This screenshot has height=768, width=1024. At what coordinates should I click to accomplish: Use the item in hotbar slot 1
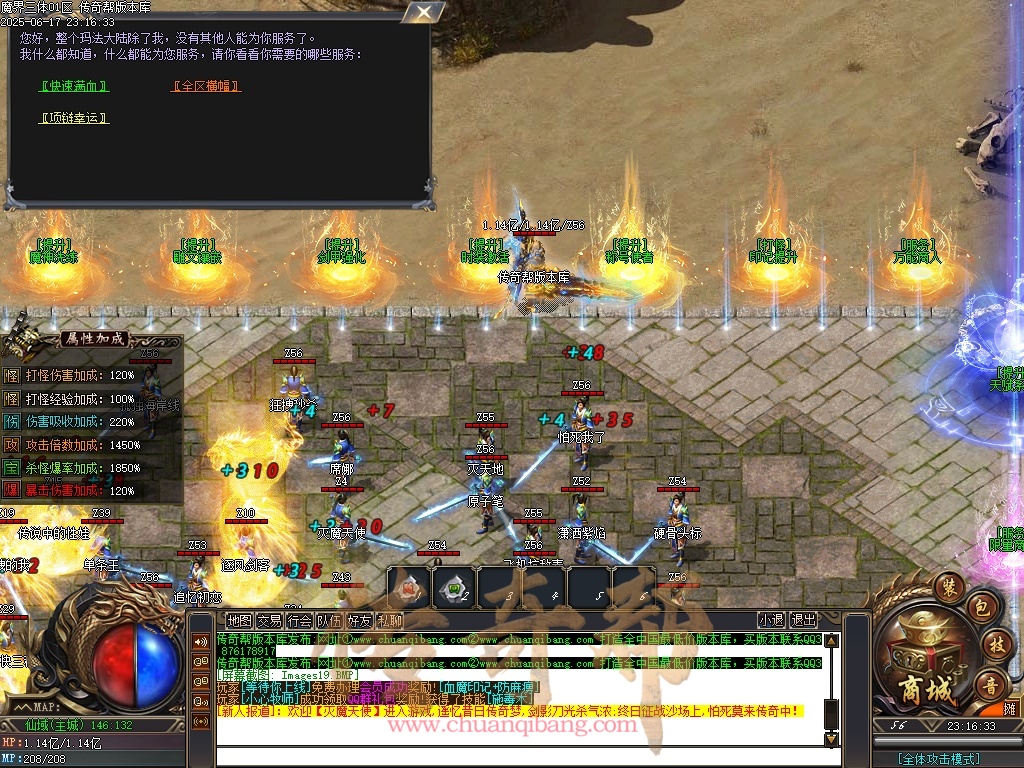(x=409, y=587)
